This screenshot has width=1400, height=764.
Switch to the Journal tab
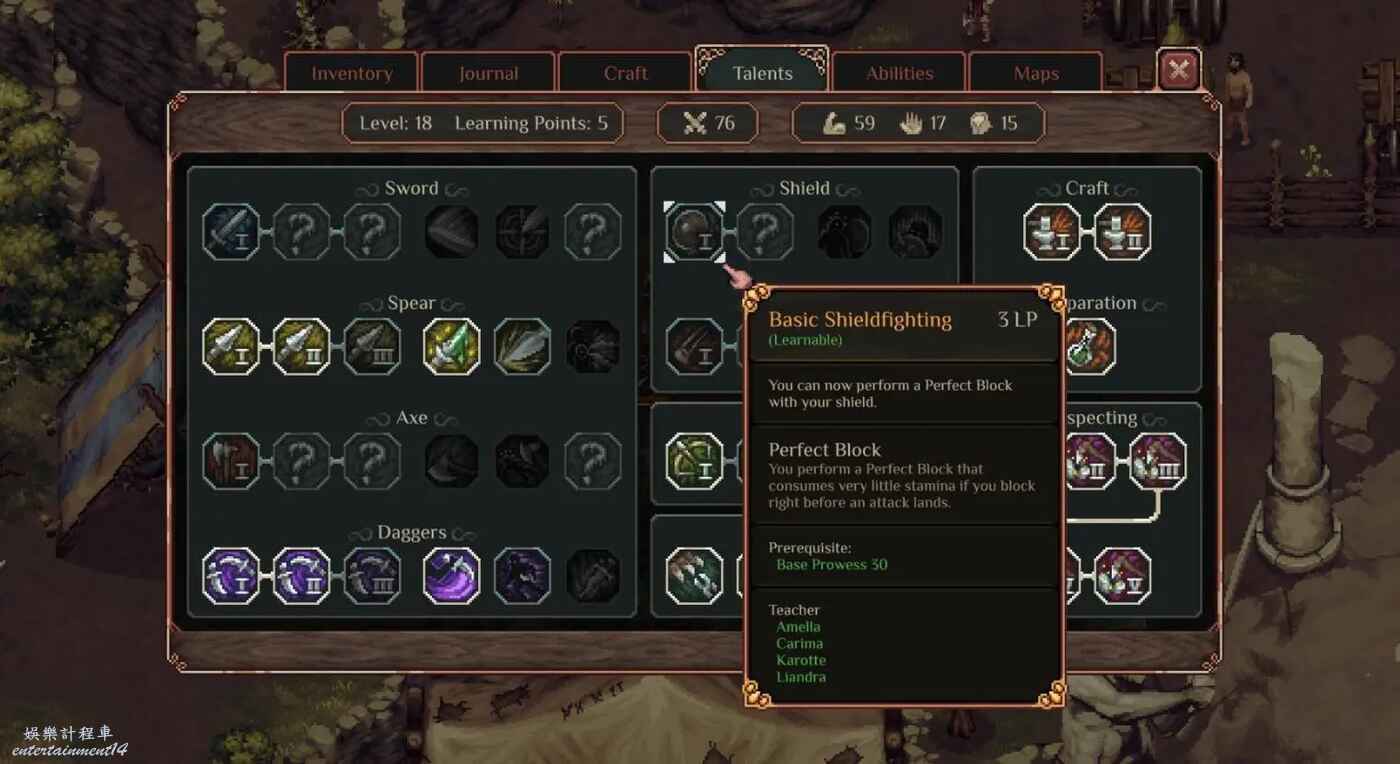click(x=488, y=73)
